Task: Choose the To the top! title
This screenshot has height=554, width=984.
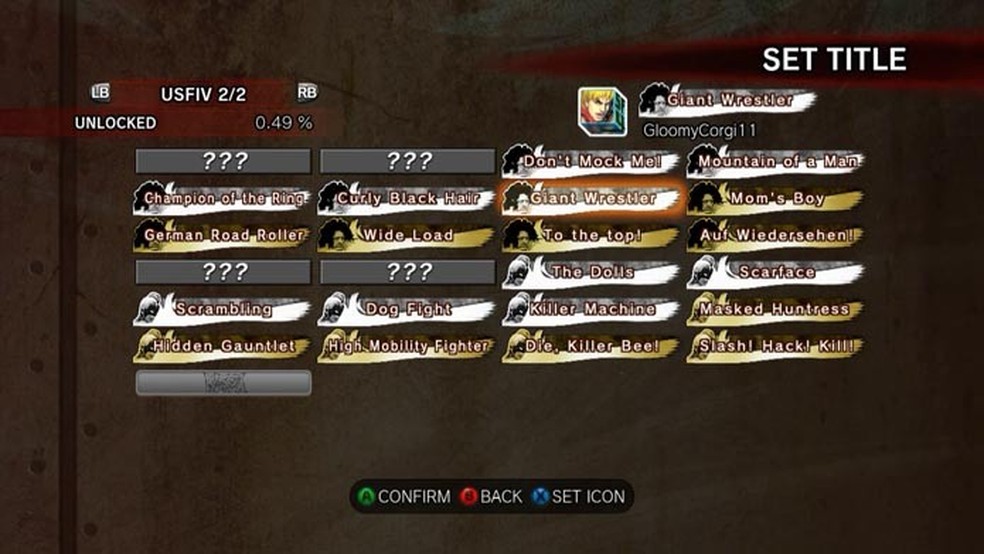Action: (590, 235)
